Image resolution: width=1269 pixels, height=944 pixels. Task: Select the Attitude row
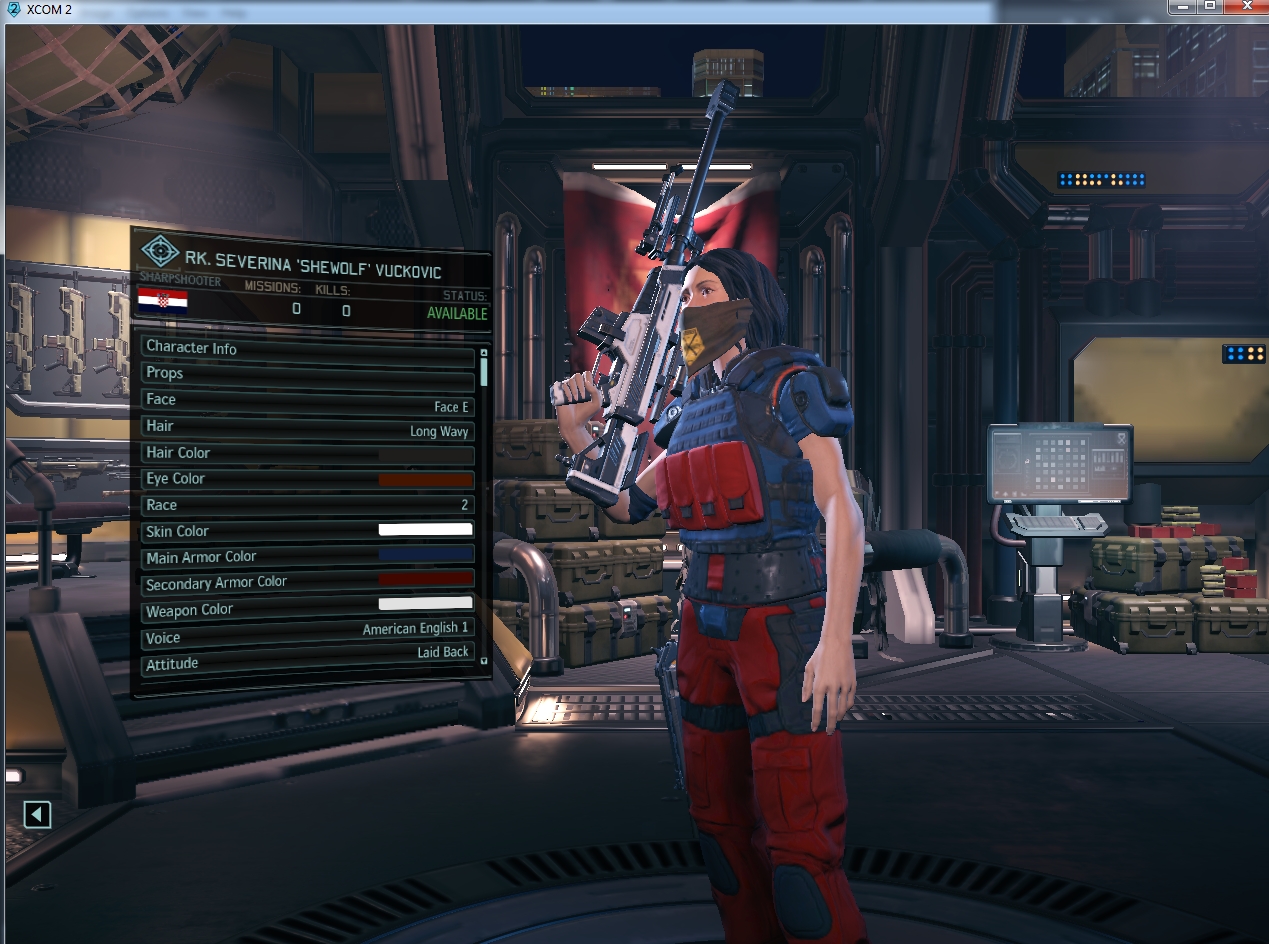point(307,663)
